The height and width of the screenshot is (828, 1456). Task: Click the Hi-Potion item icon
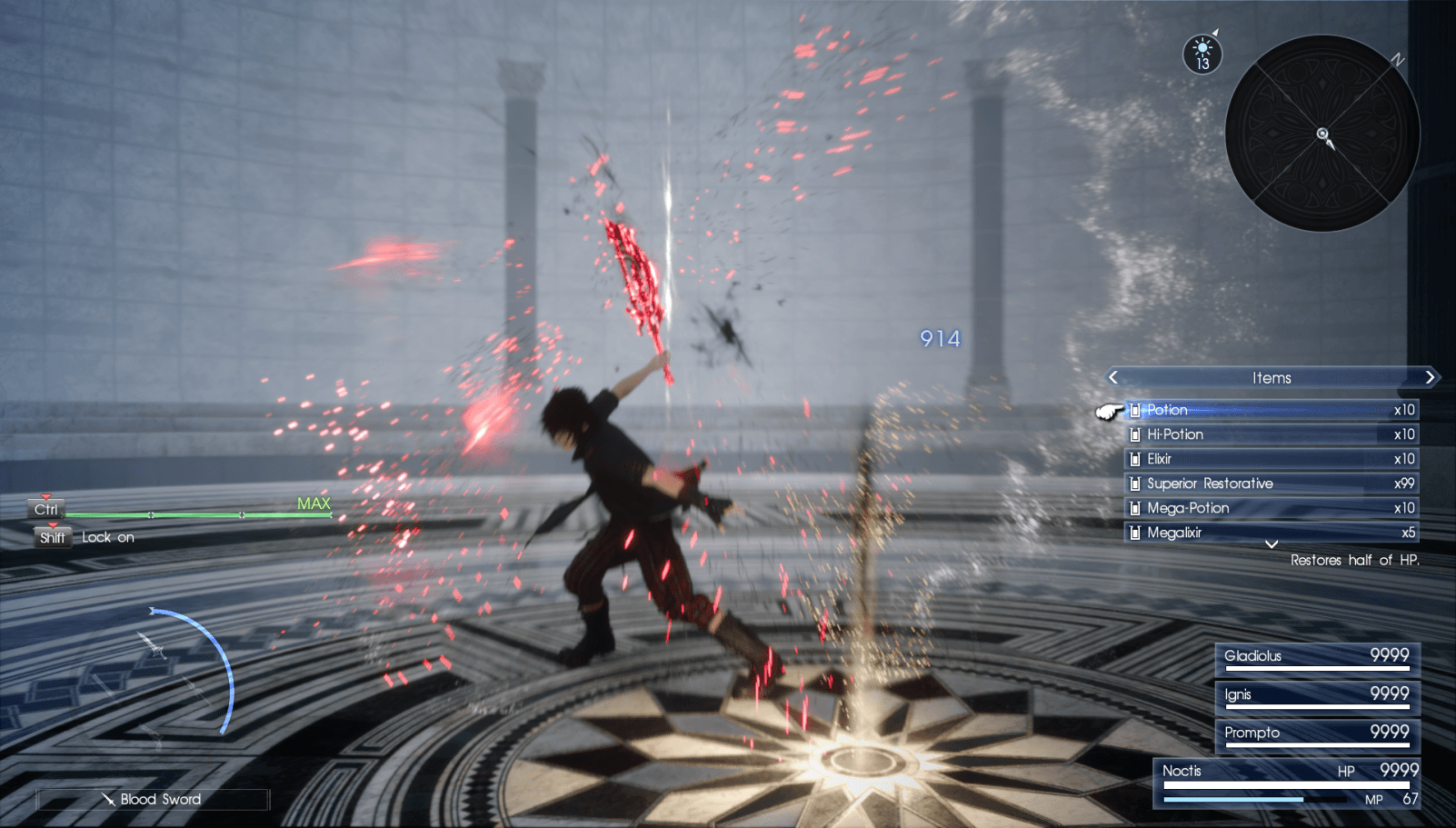[x=1135, y=434]
